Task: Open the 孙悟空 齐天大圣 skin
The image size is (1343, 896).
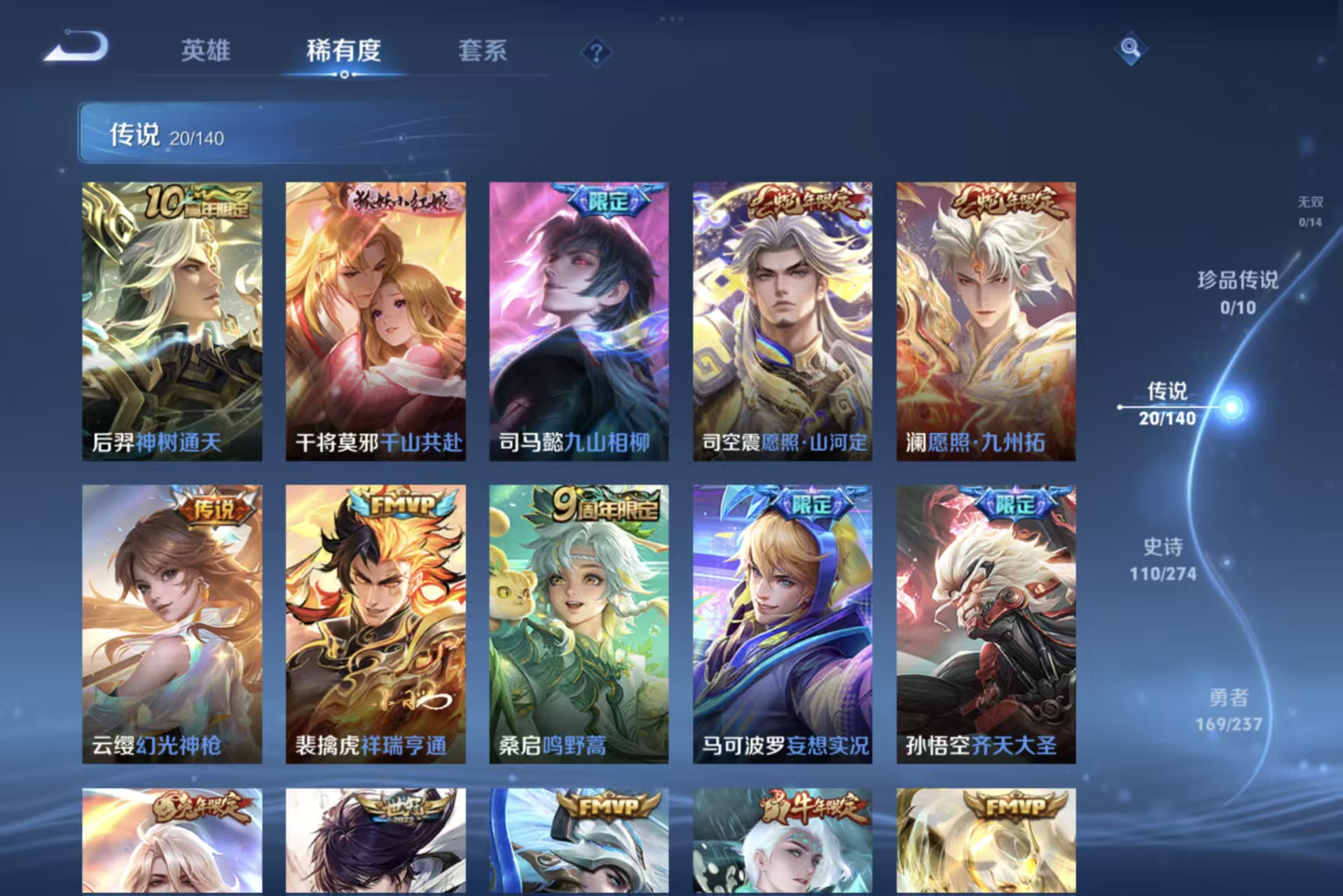Action: pyautogui.click(x=984, y=623)
